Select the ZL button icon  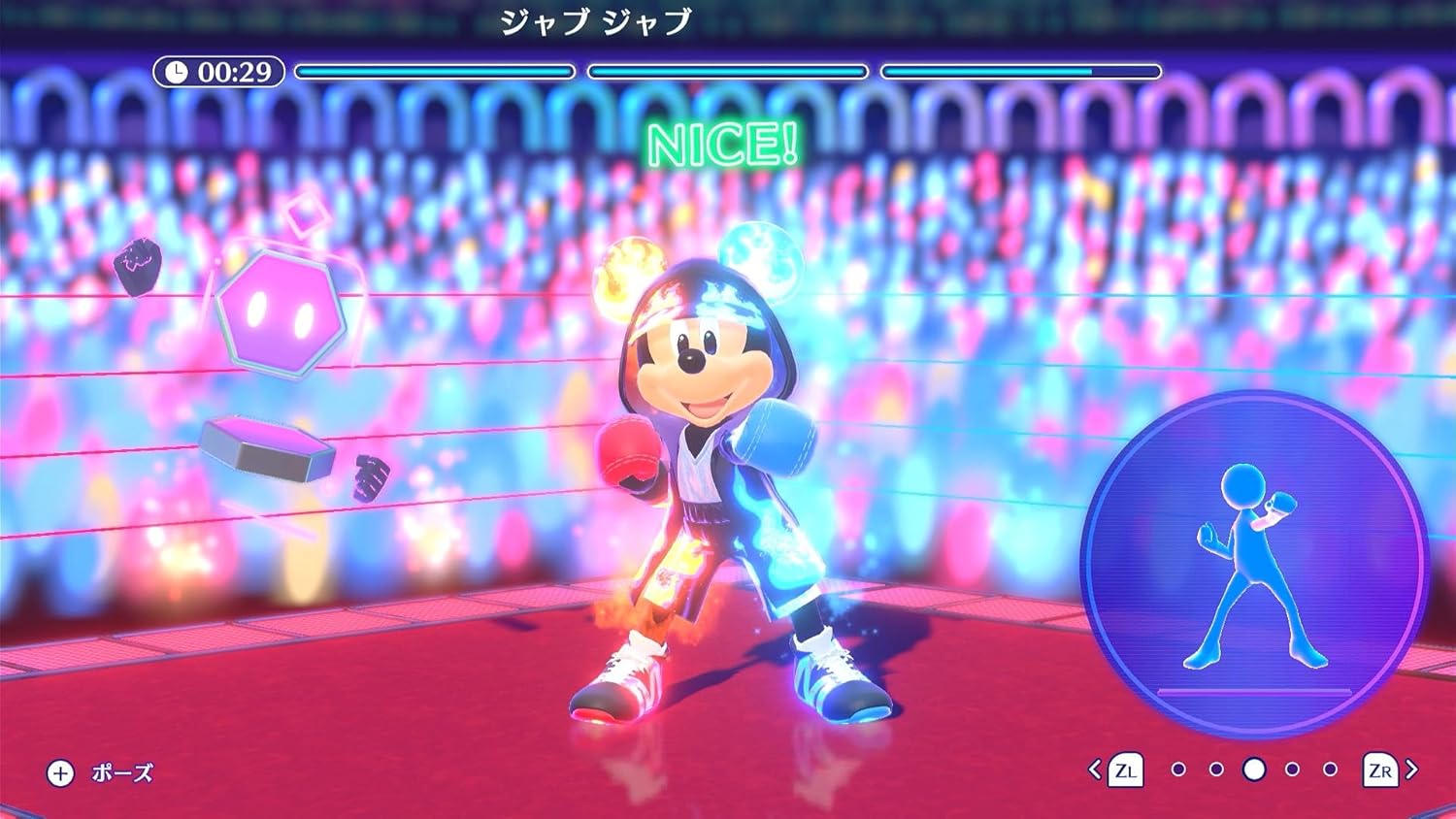(x=1126, y=771)
